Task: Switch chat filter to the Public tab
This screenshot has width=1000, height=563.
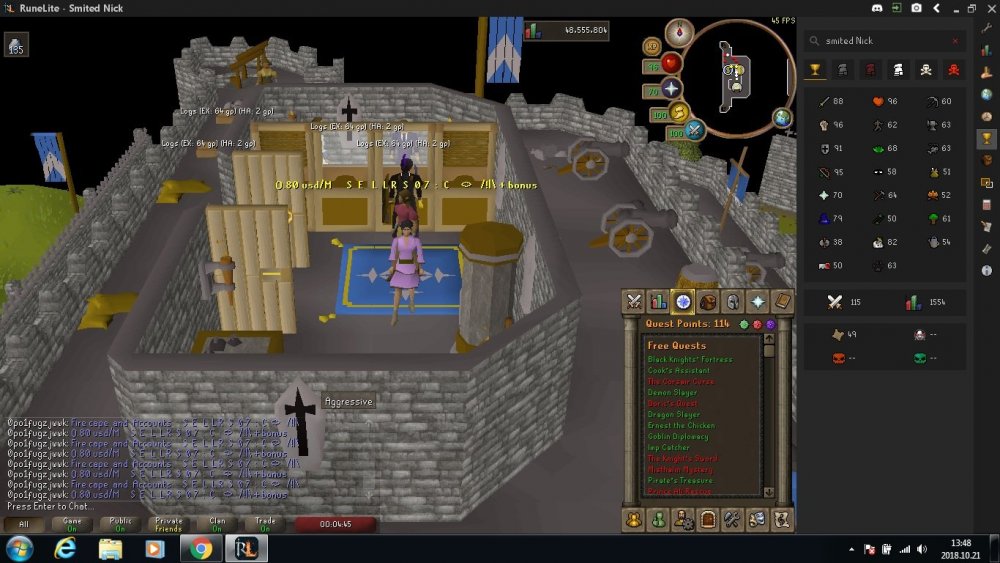Action: coord(119,523)
